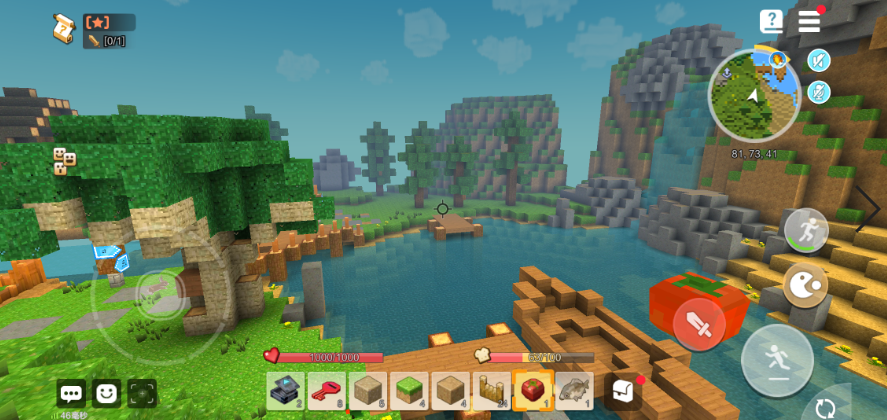
Task: Toggle the sprint button with green arc
Action: pyautogui.click(x=805, y=230)
